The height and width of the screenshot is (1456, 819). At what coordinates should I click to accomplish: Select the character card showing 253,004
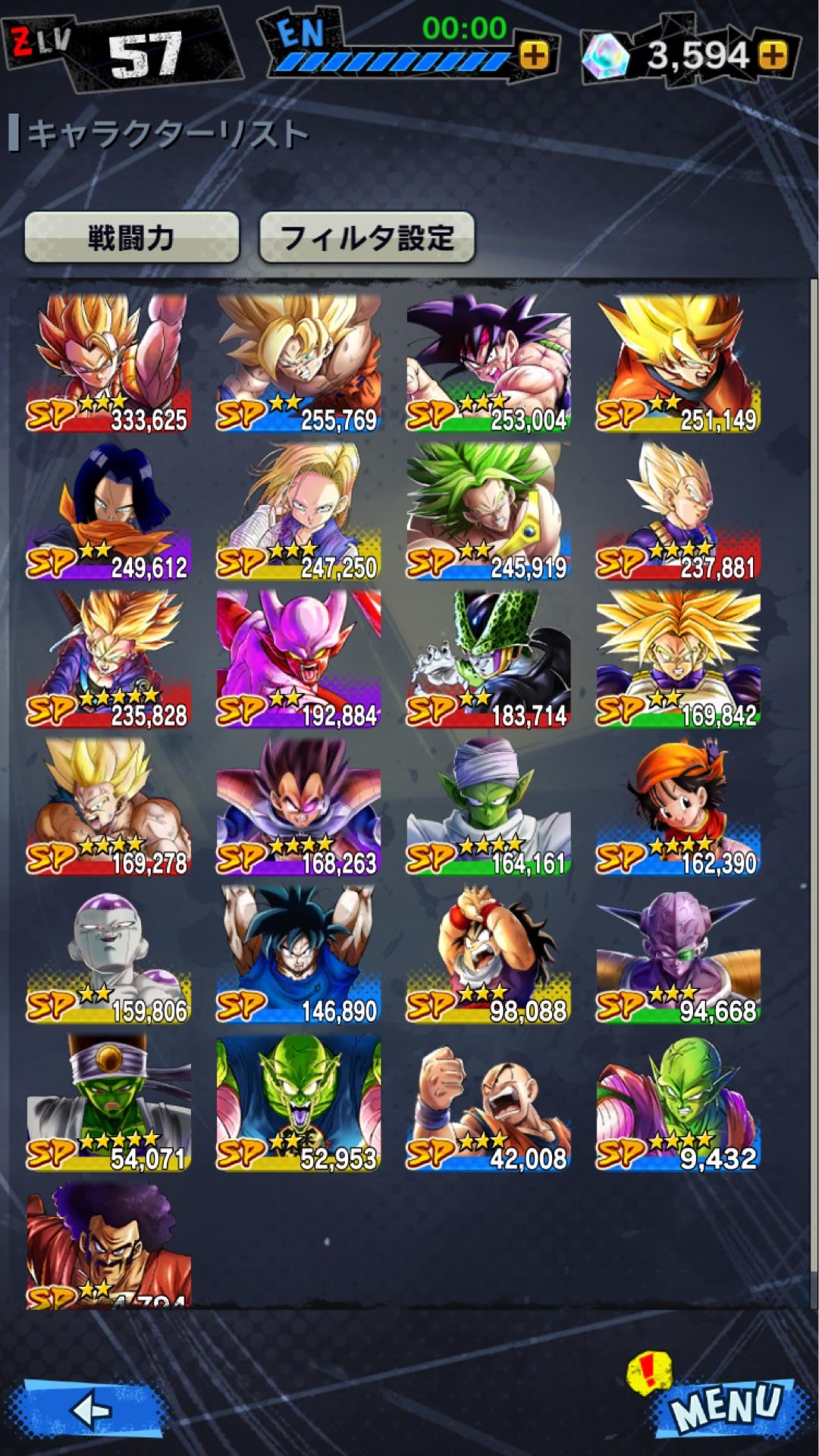click(488, 364)
